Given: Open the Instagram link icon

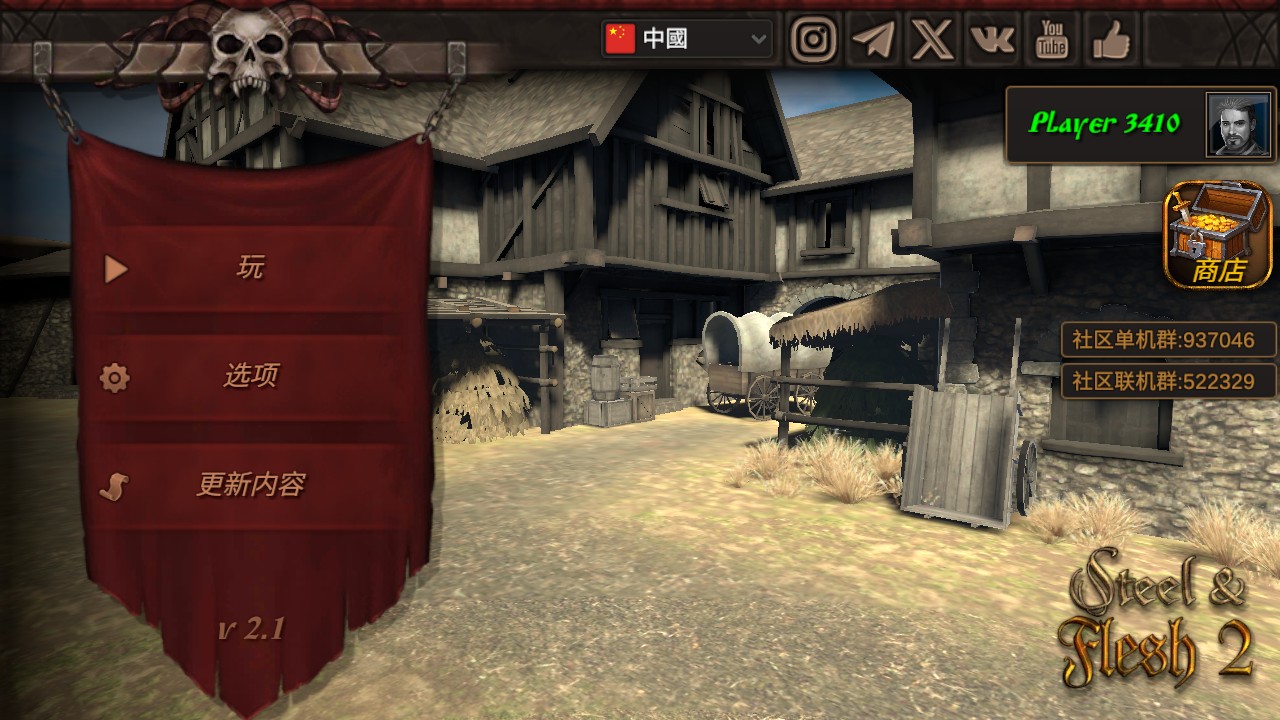Looking at the screenshot, I should [814, 40].
